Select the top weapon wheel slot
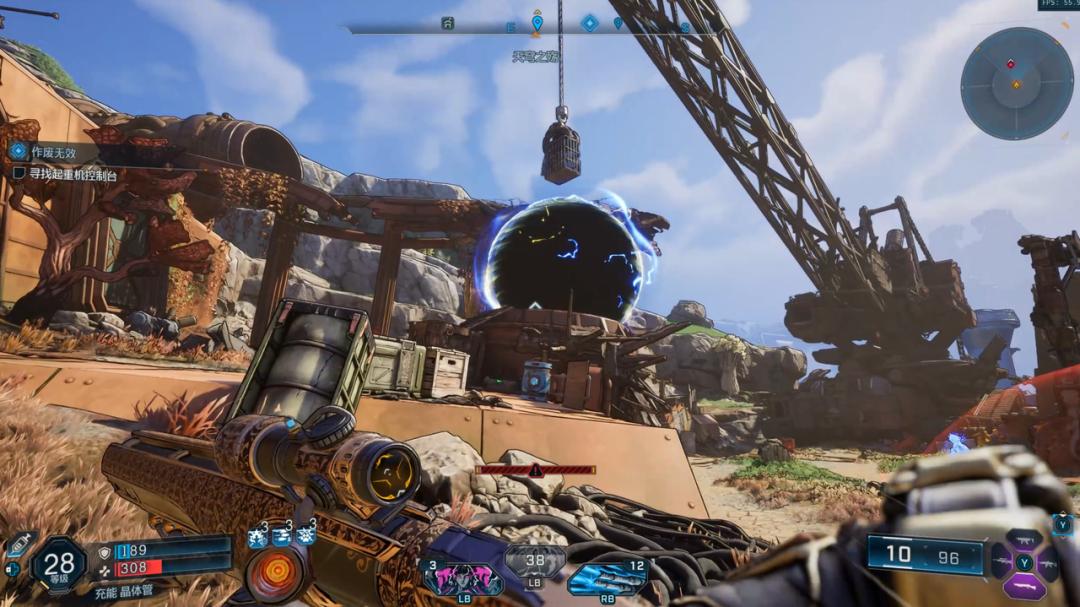The height and width of the screenshot is (607, 1080). (x=1023, y=539)
